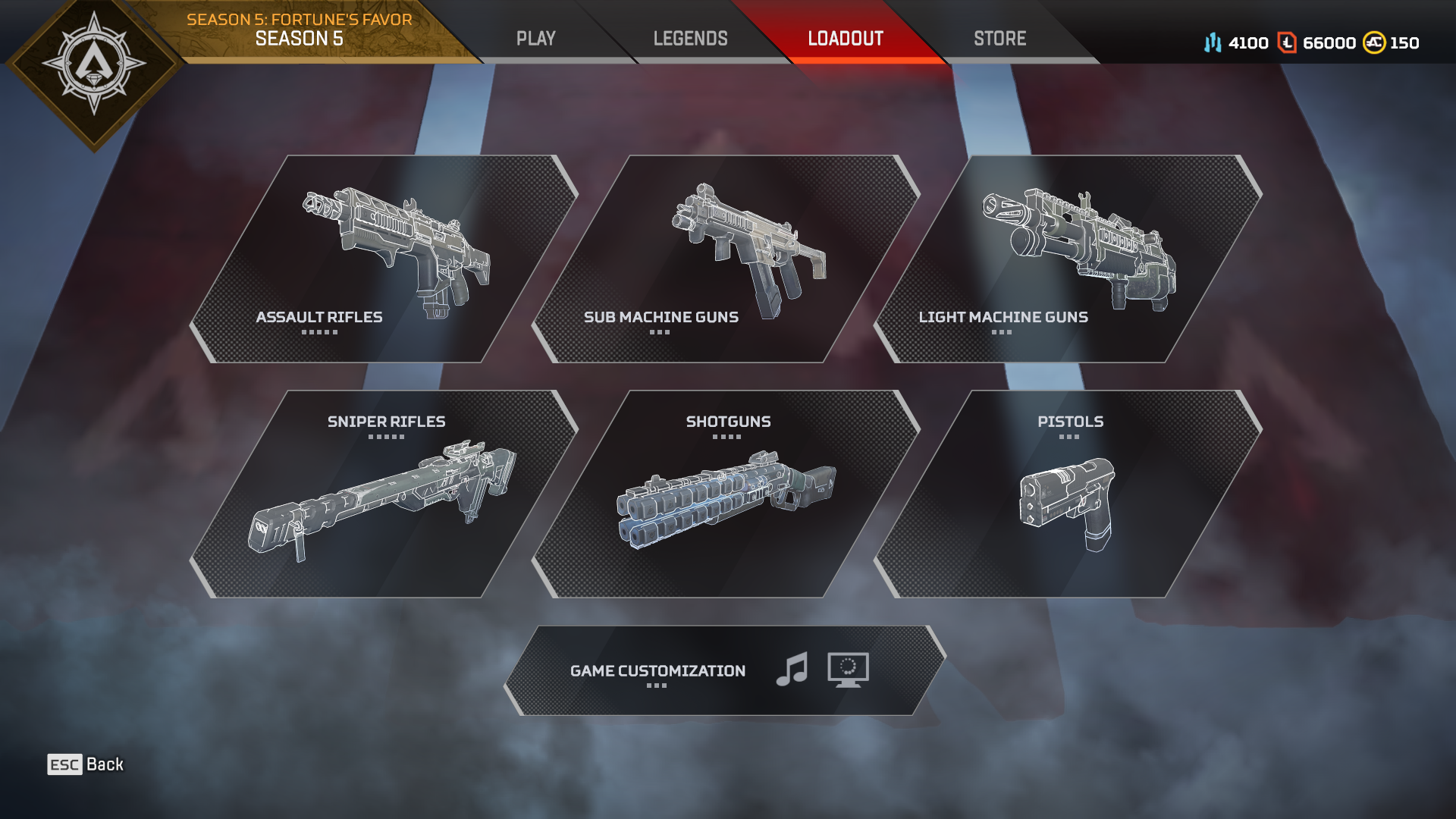Open the video settings monitor icon

pos(849,671)
